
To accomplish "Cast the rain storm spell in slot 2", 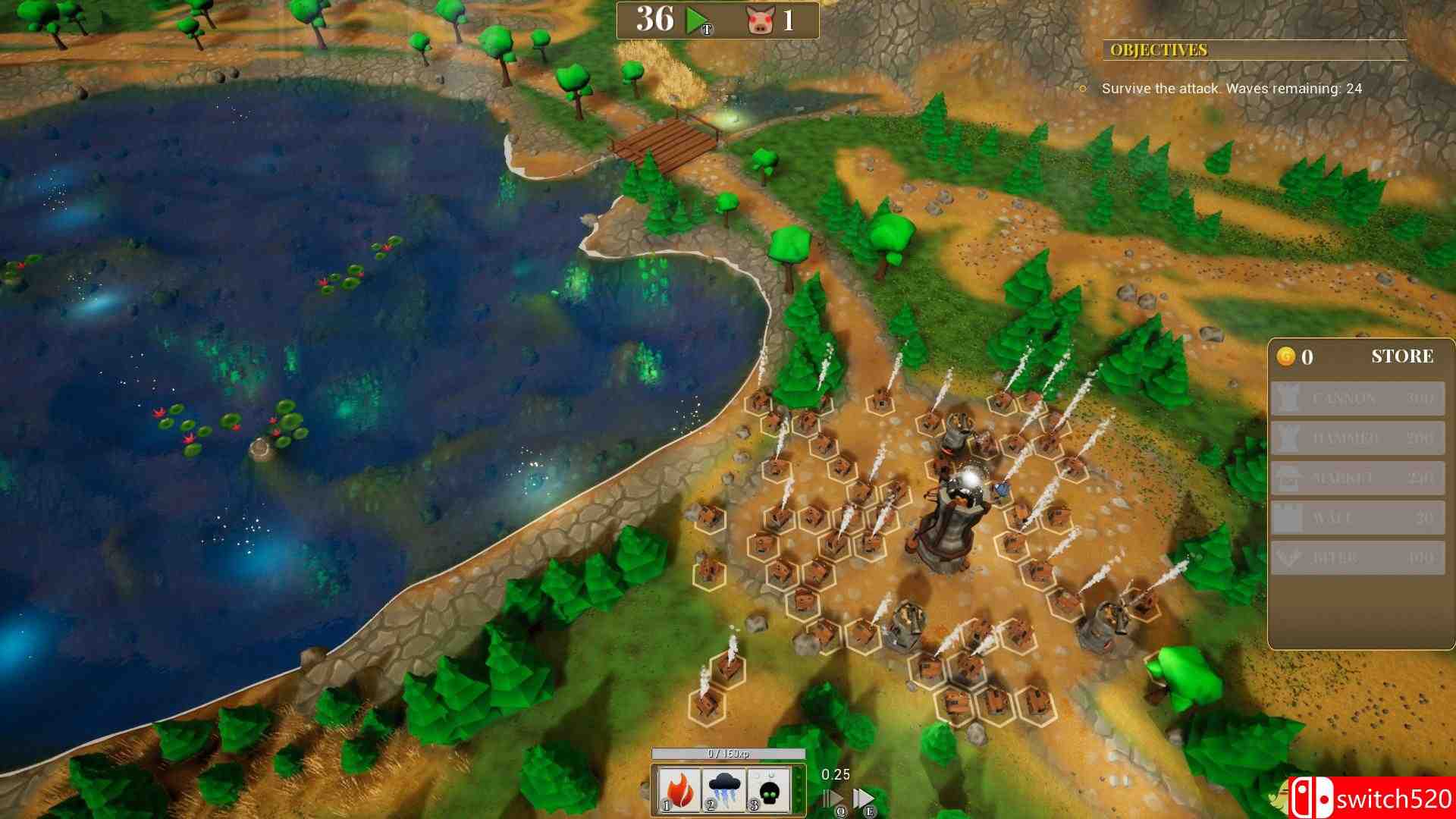I will (x=725, y=791).
